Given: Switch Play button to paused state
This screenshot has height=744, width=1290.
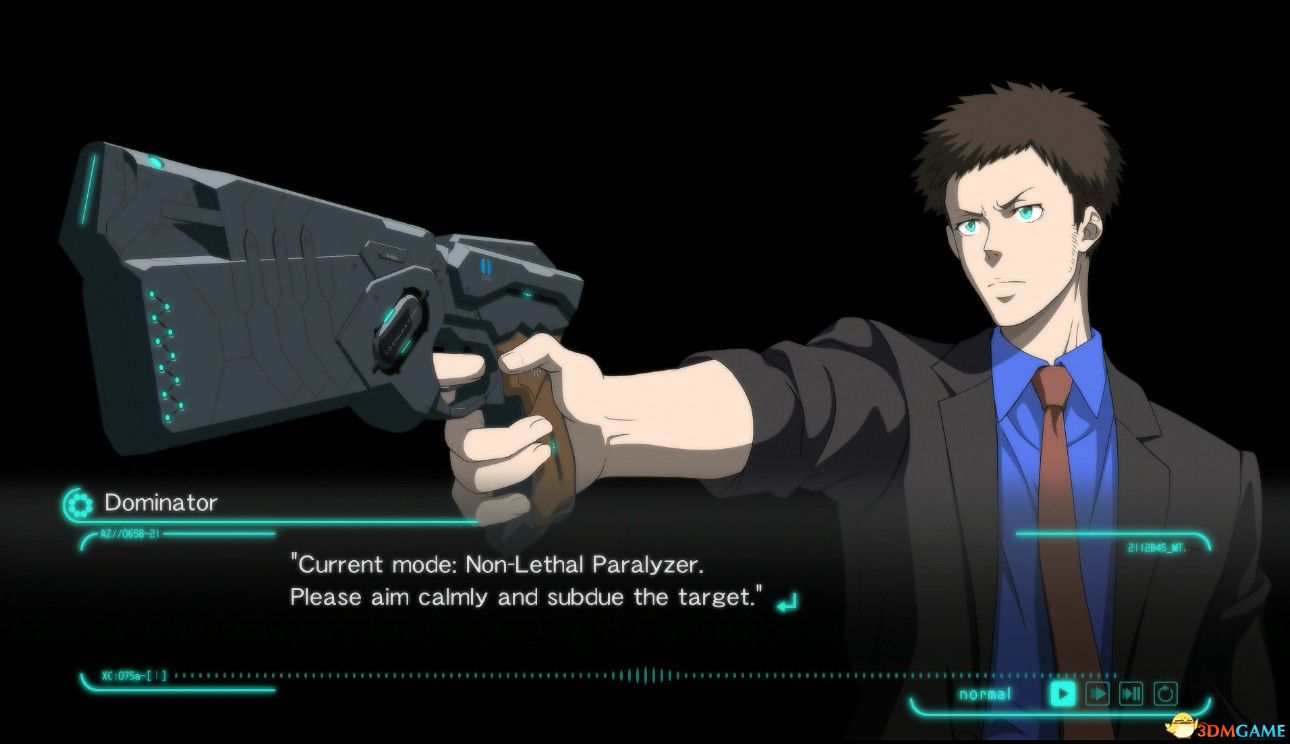Looking at the screenshot, I should (x=1062, y=693).
